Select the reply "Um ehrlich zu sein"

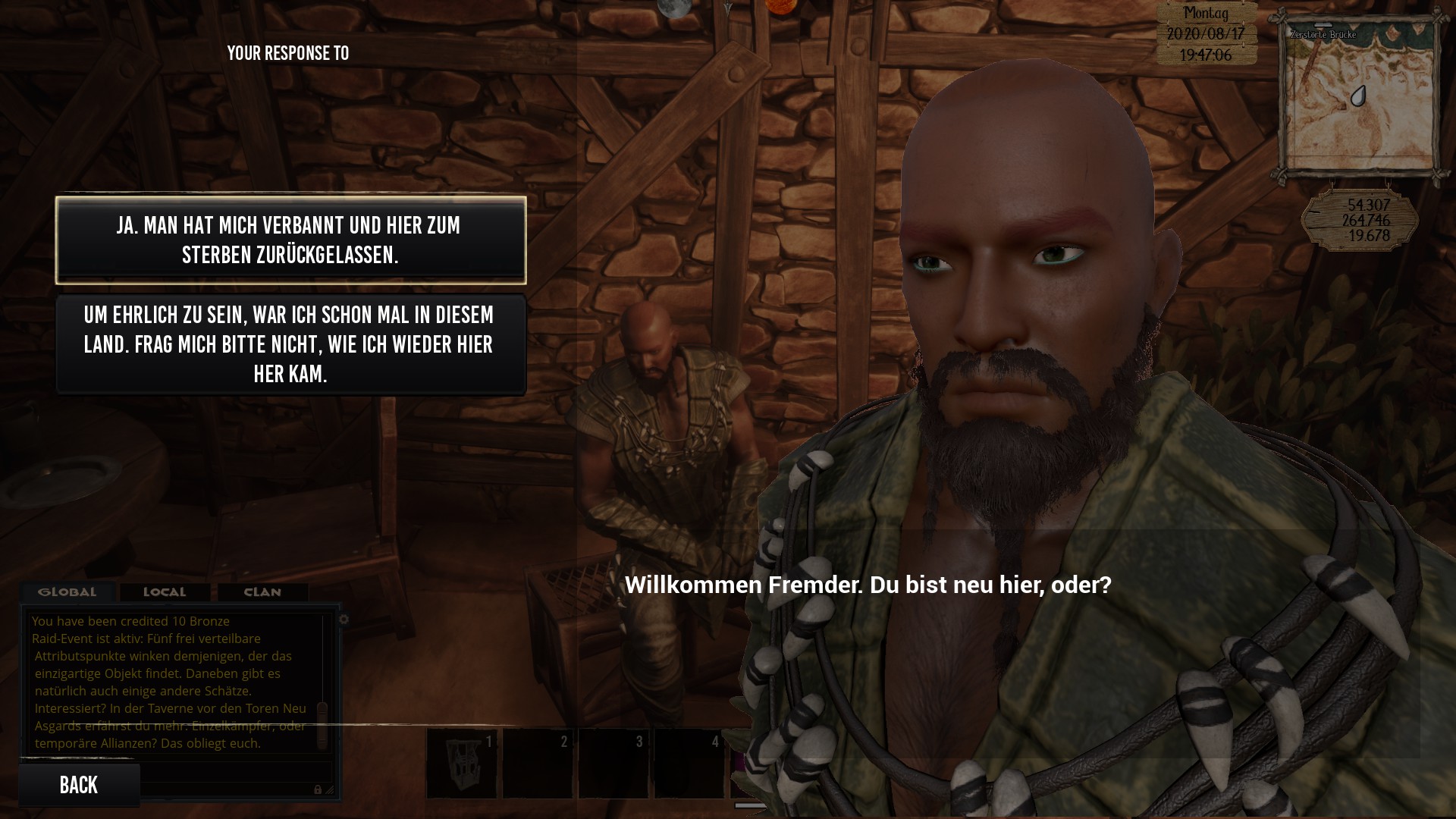[x=290, y=344]
